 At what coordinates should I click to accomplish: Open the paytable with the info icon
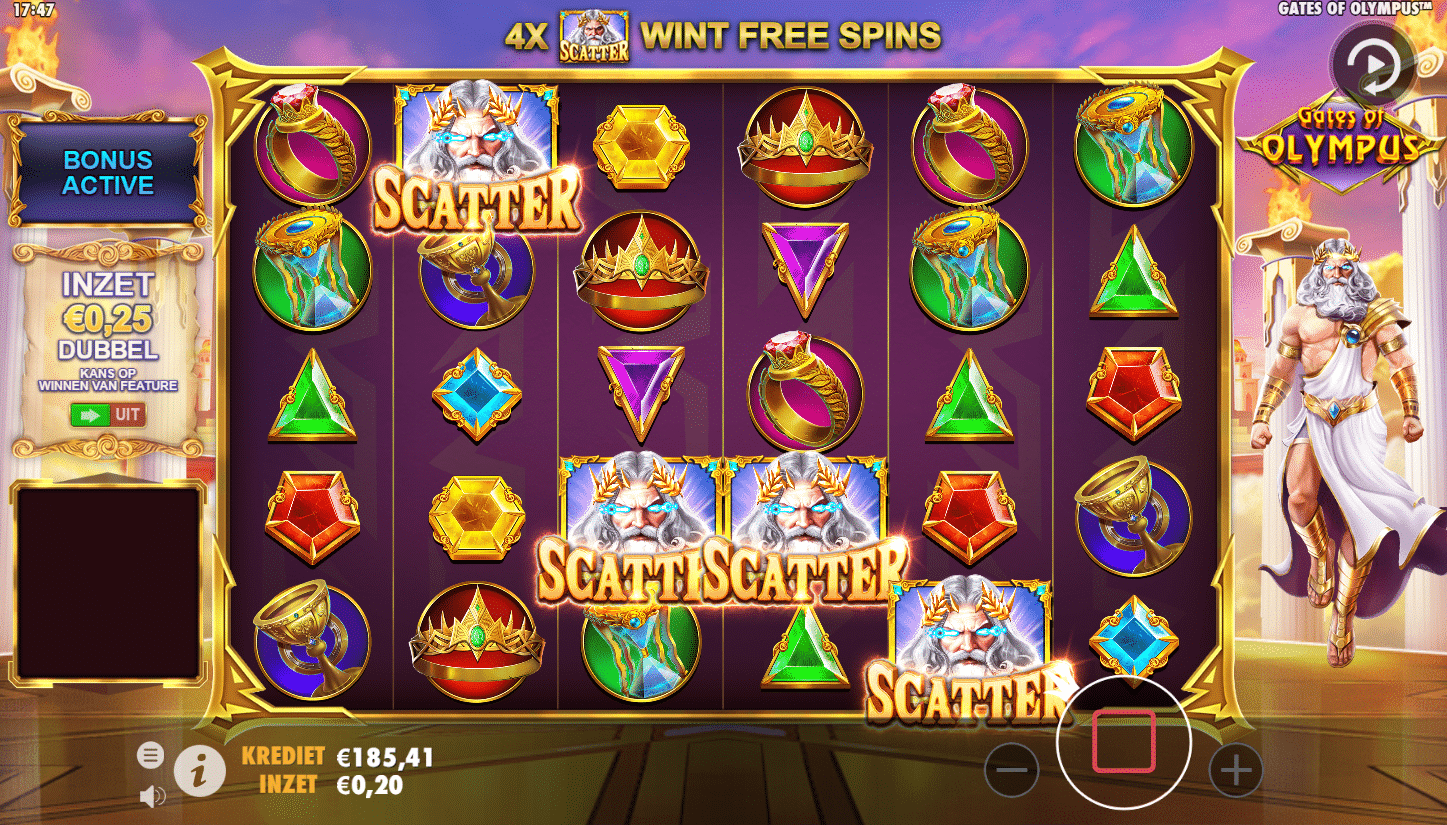[x=196, y=771]
